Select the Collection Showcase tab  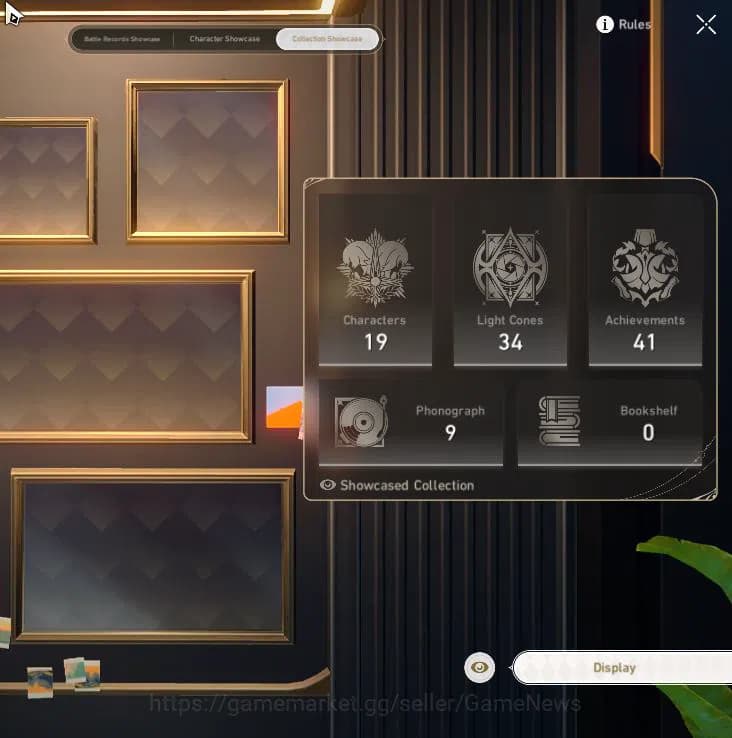328,39
